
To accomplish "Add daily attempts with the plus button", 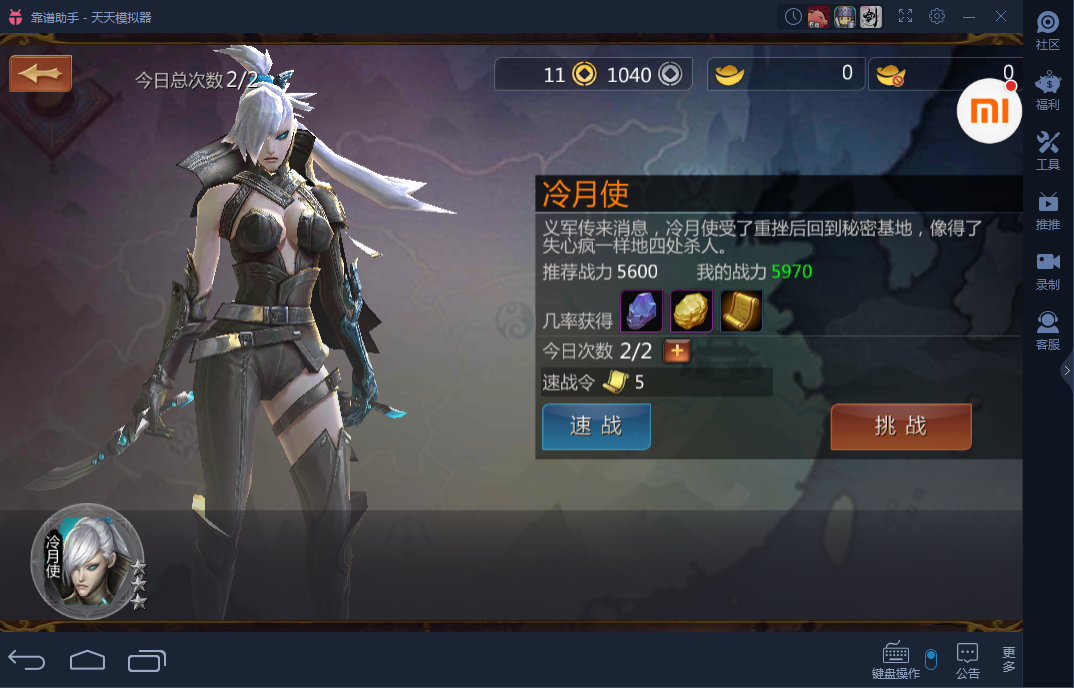I will 677,351.
